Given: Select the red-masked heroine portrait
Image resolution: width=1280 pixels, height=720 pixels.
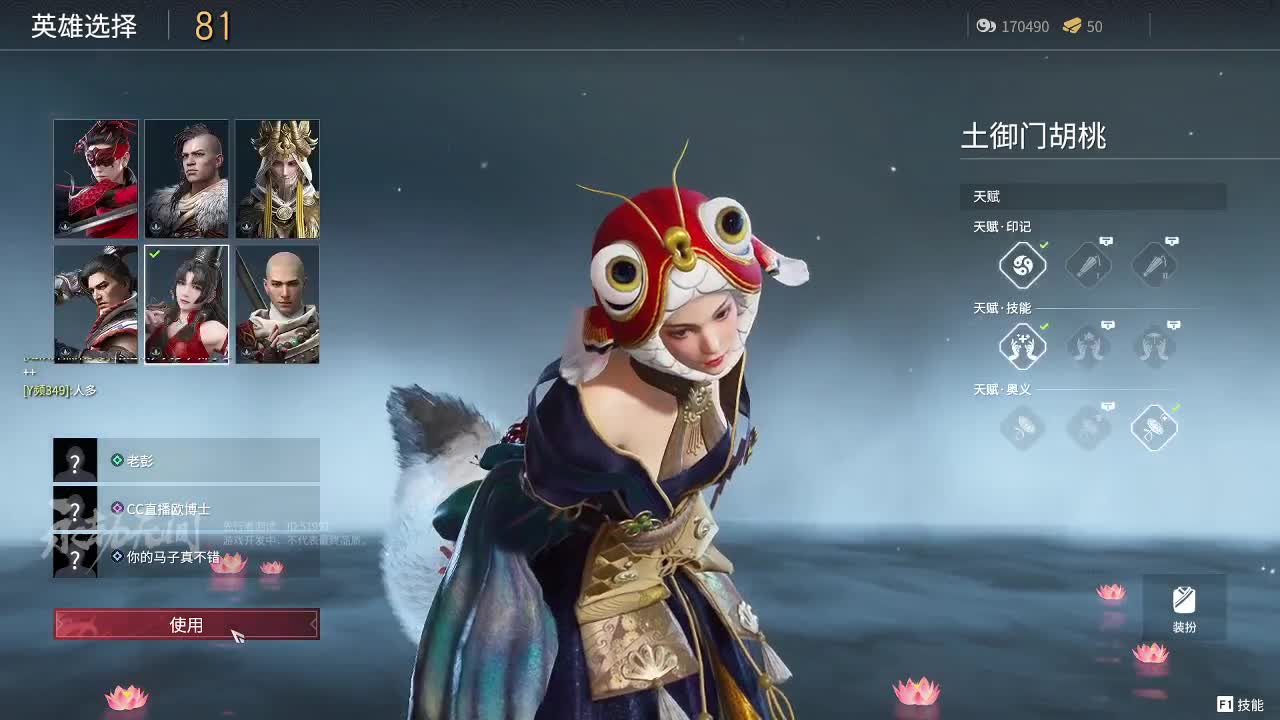Looking at the screenshot, I should click(96, 179).
